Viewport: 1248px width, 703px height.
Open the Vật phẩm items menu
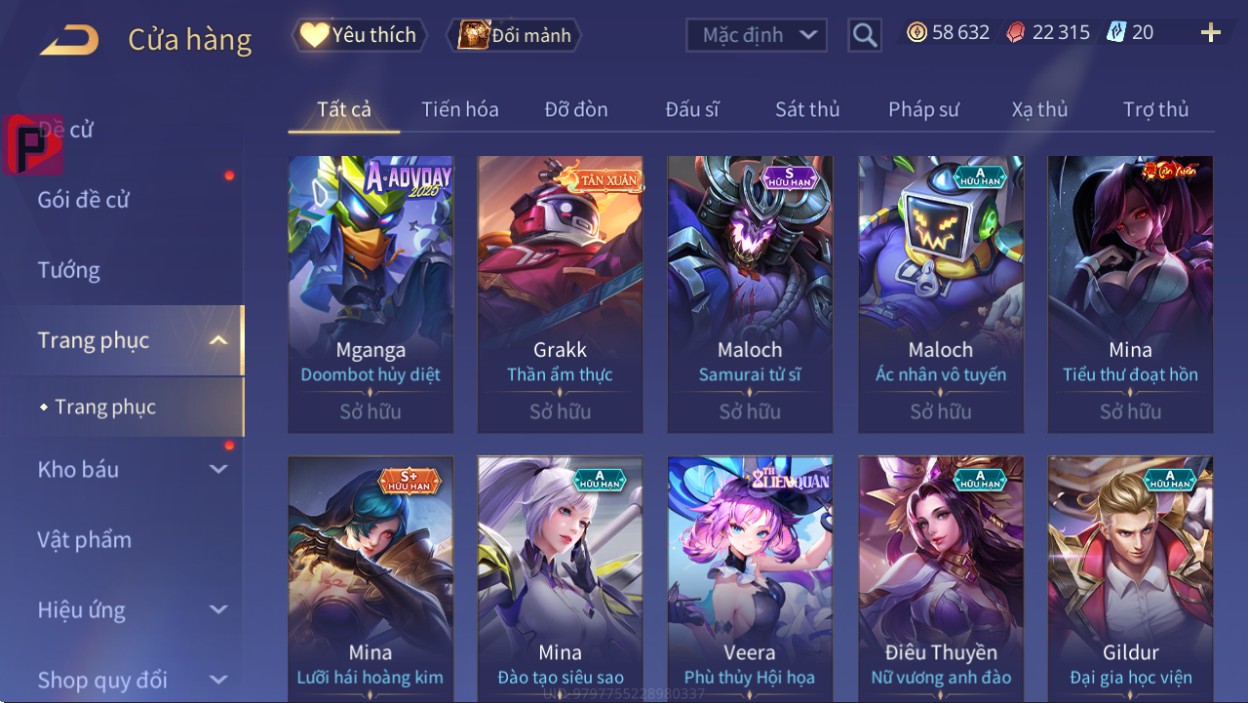85,540
